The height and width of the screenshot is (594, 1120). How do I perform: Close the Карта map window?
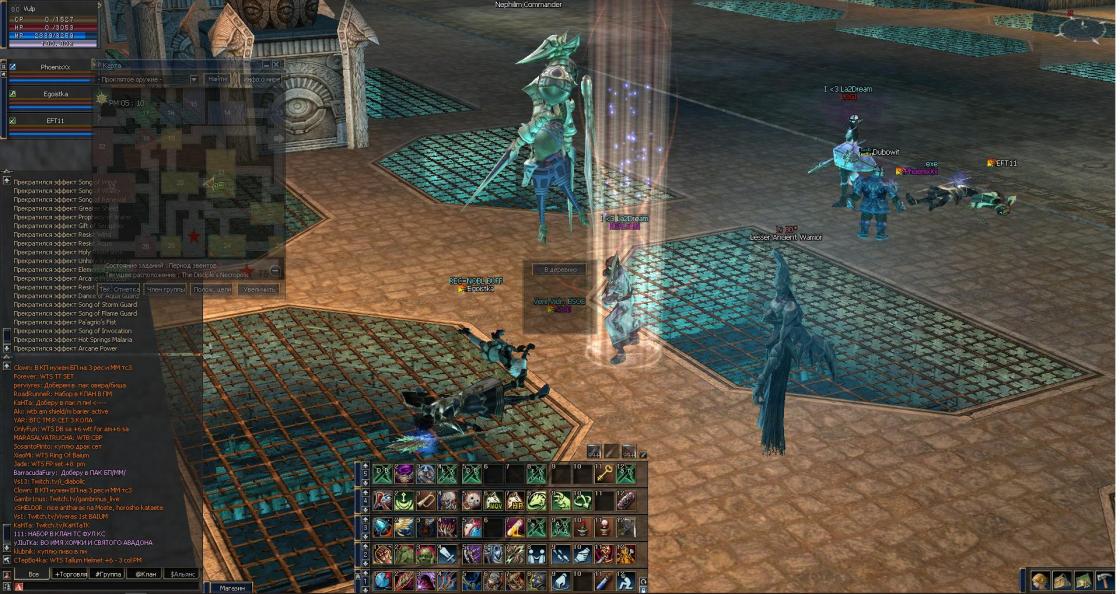(276, 65)
